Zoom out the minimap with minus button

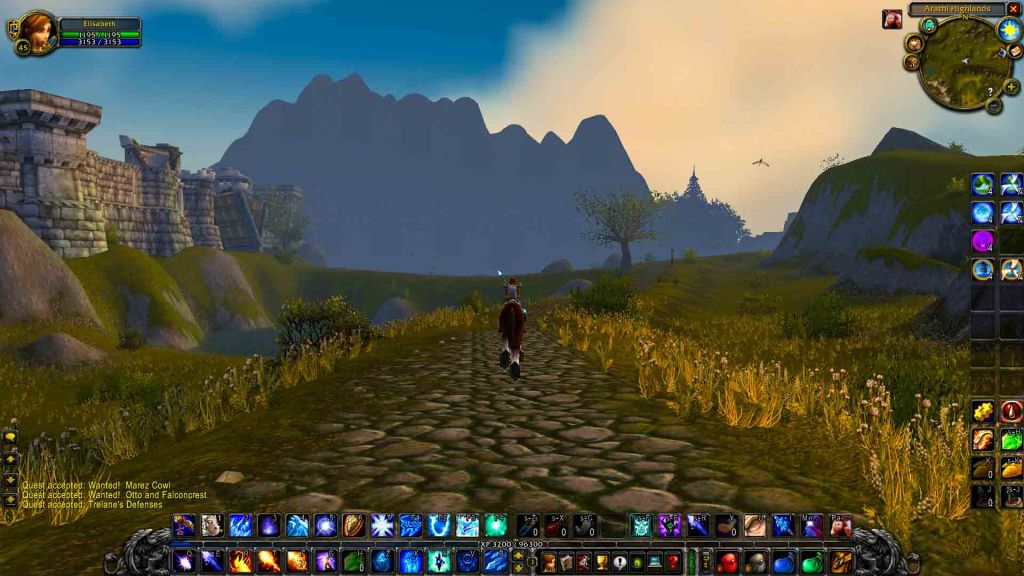tap(993, 104)
